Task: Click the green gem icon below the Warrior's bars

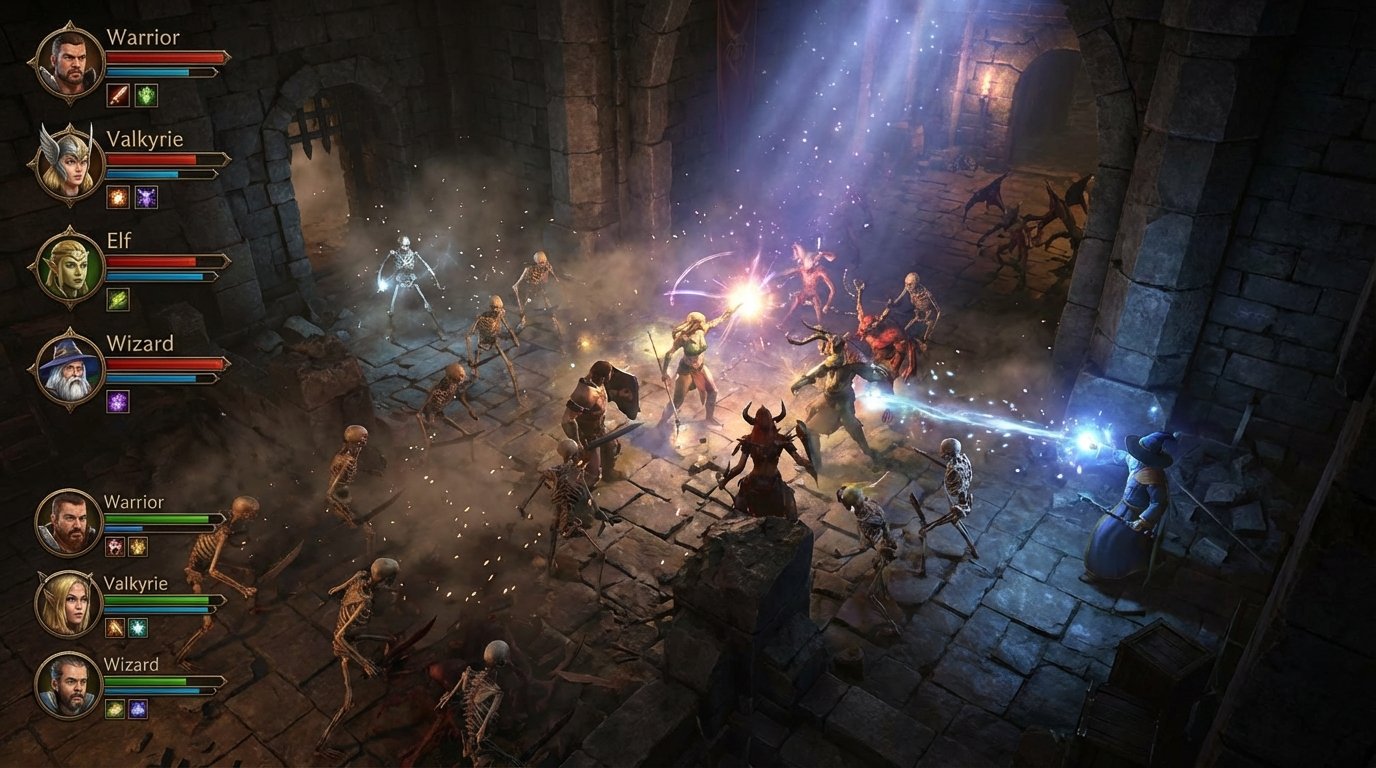Action: (x=145, y=97)
